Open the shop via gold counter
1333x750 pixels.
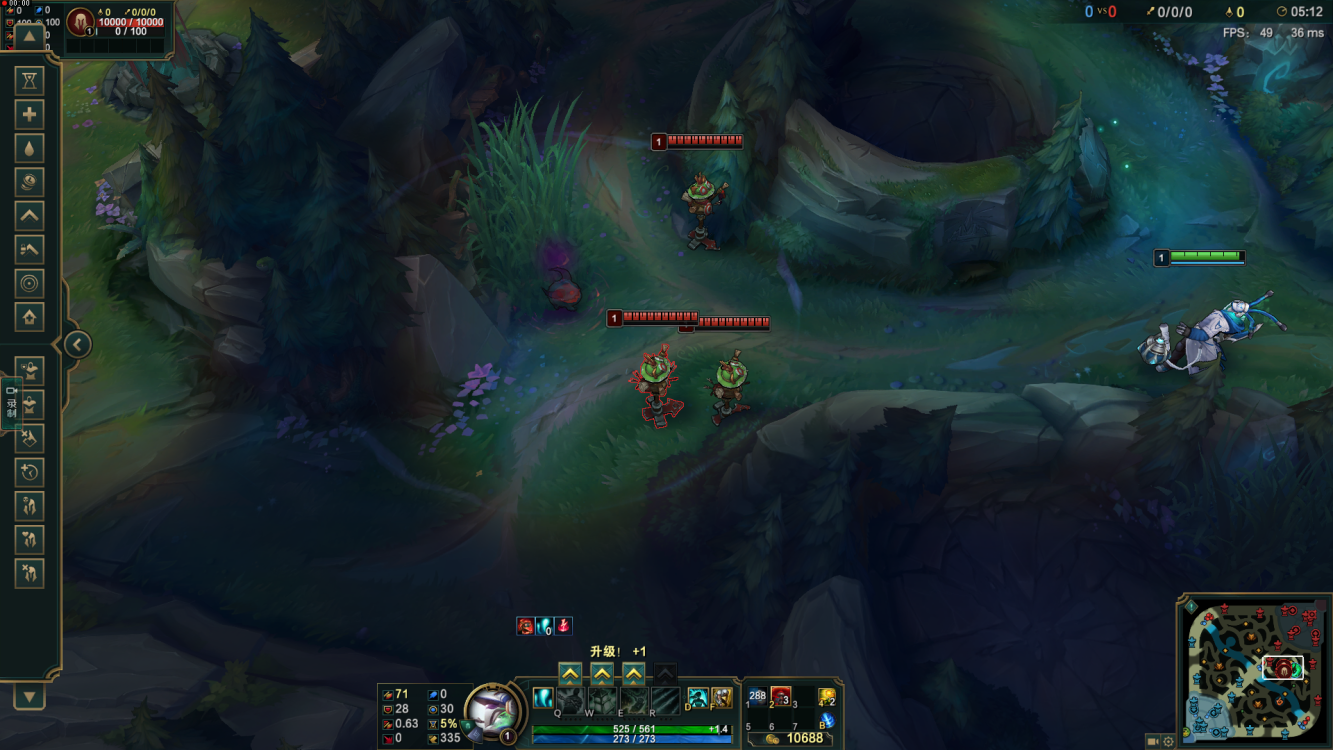795,738
